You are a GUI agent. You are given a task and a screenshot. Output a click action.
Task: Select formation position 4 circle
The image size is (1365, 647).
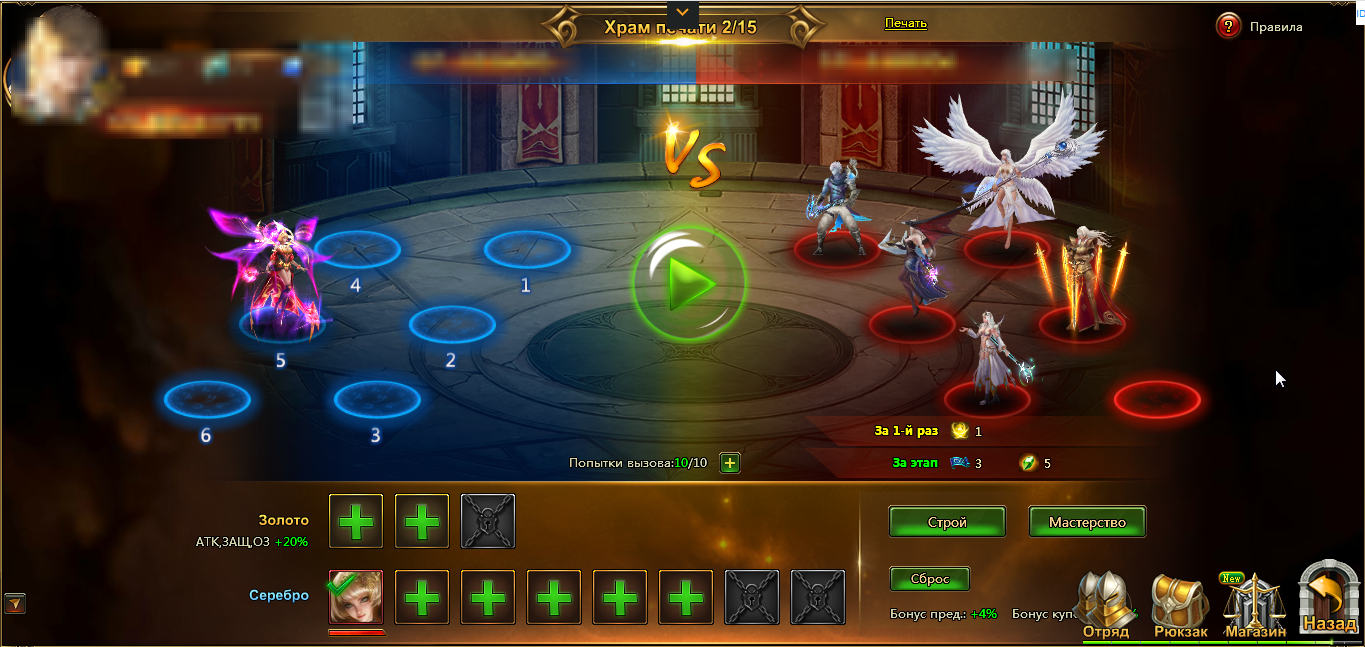[357, 249]
